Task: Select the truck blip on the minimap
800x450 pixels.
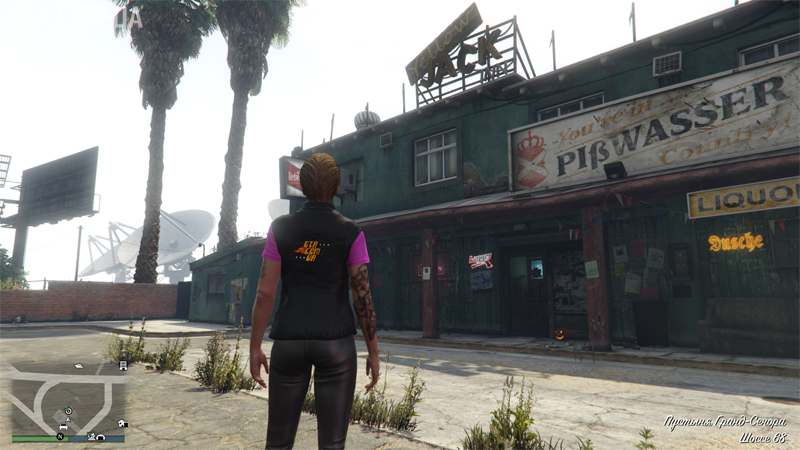Action: pos(122,366)
